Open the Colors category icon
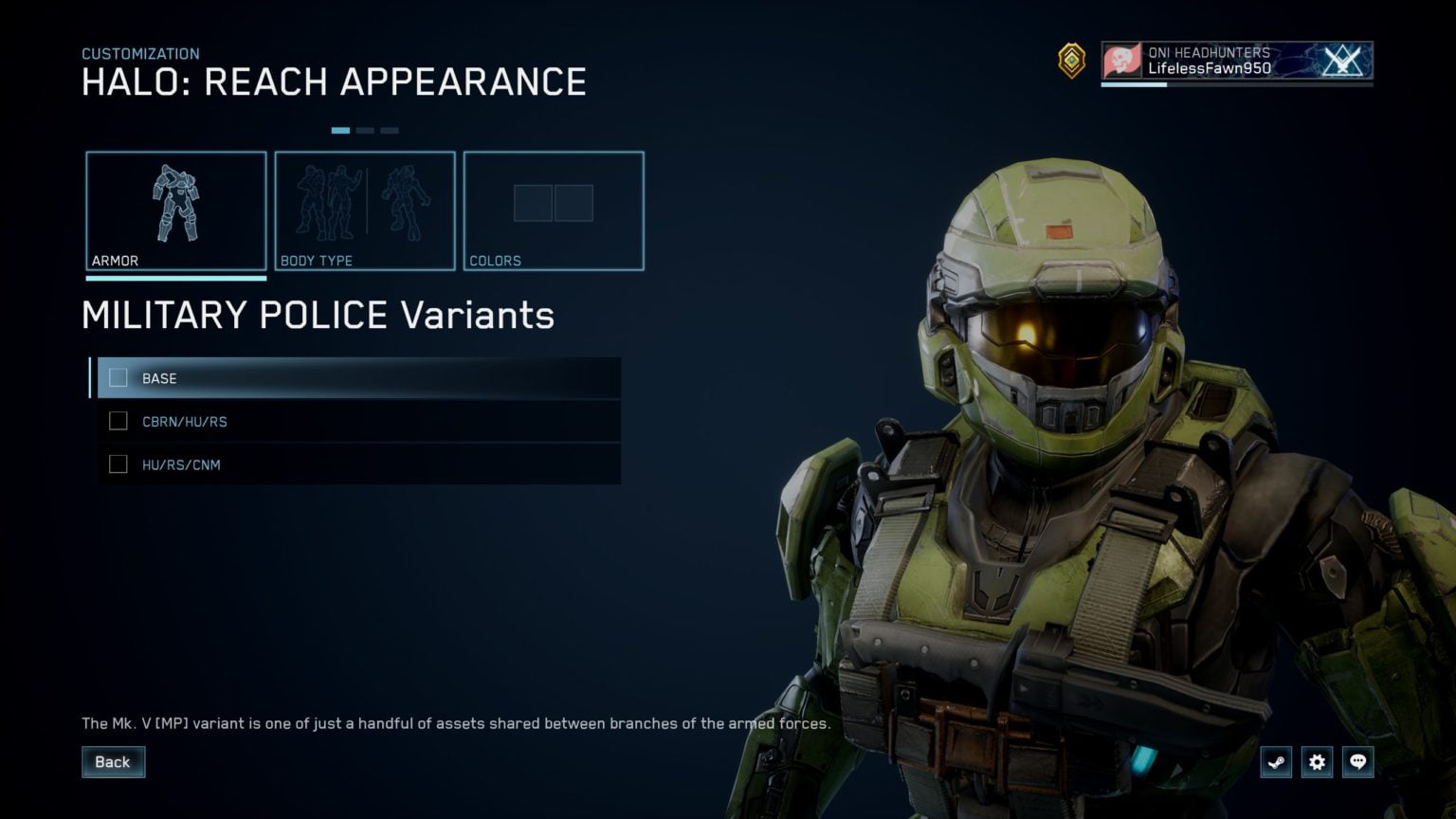The height and width of the screenshot is (819, 1456). click(x=553, y=202)
